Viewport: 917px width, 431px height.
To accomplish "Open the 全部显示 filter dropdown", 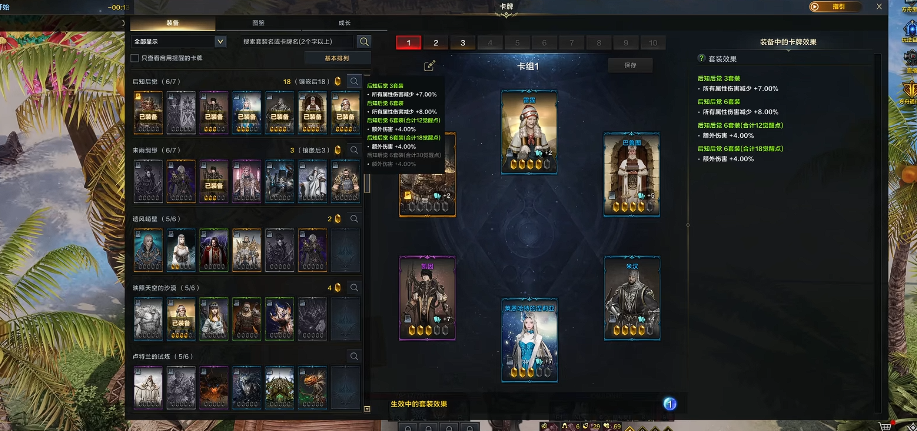I will pos(180,42).
